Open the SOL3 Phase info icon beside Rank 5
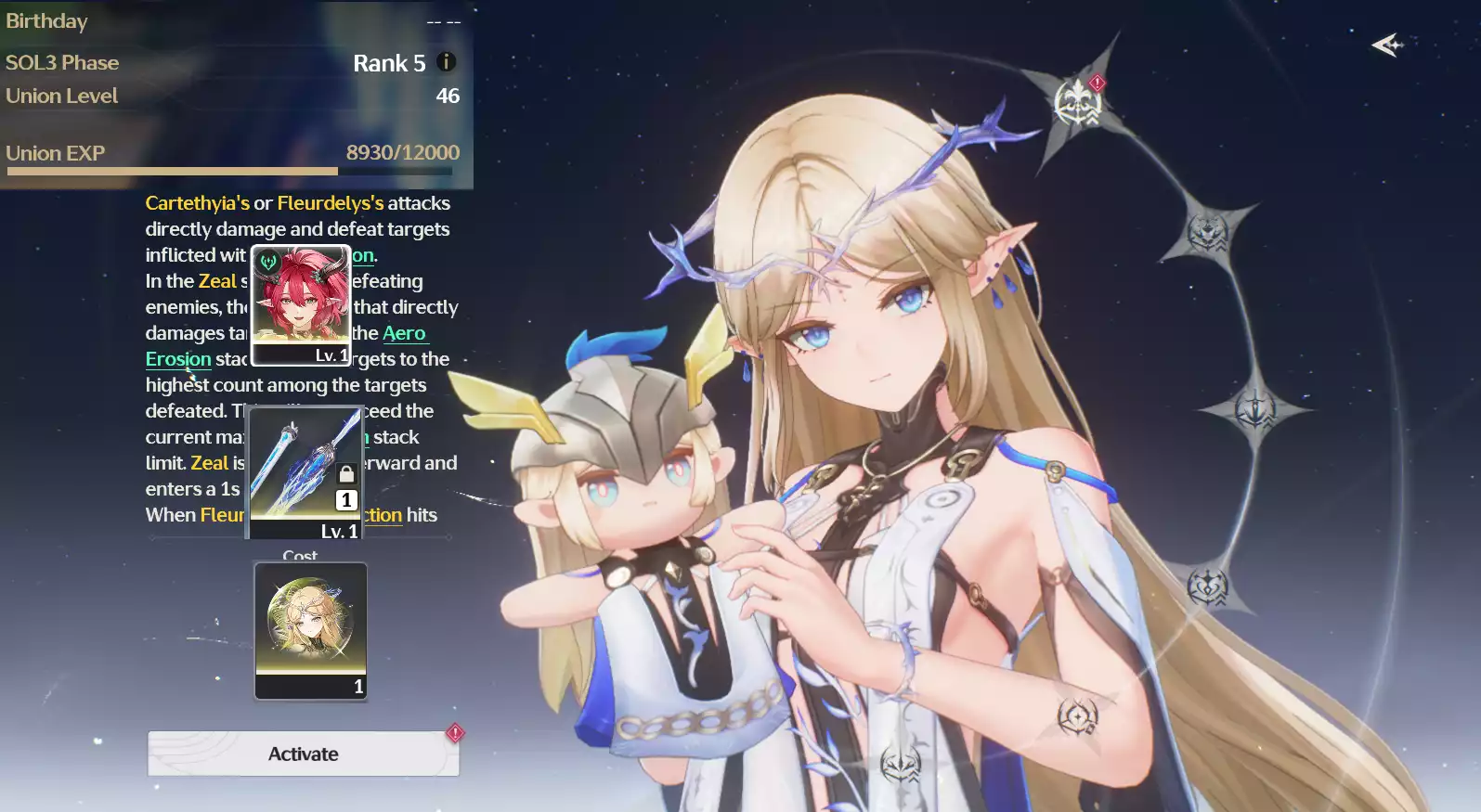 pyautogui.click(x=445, y=62)
